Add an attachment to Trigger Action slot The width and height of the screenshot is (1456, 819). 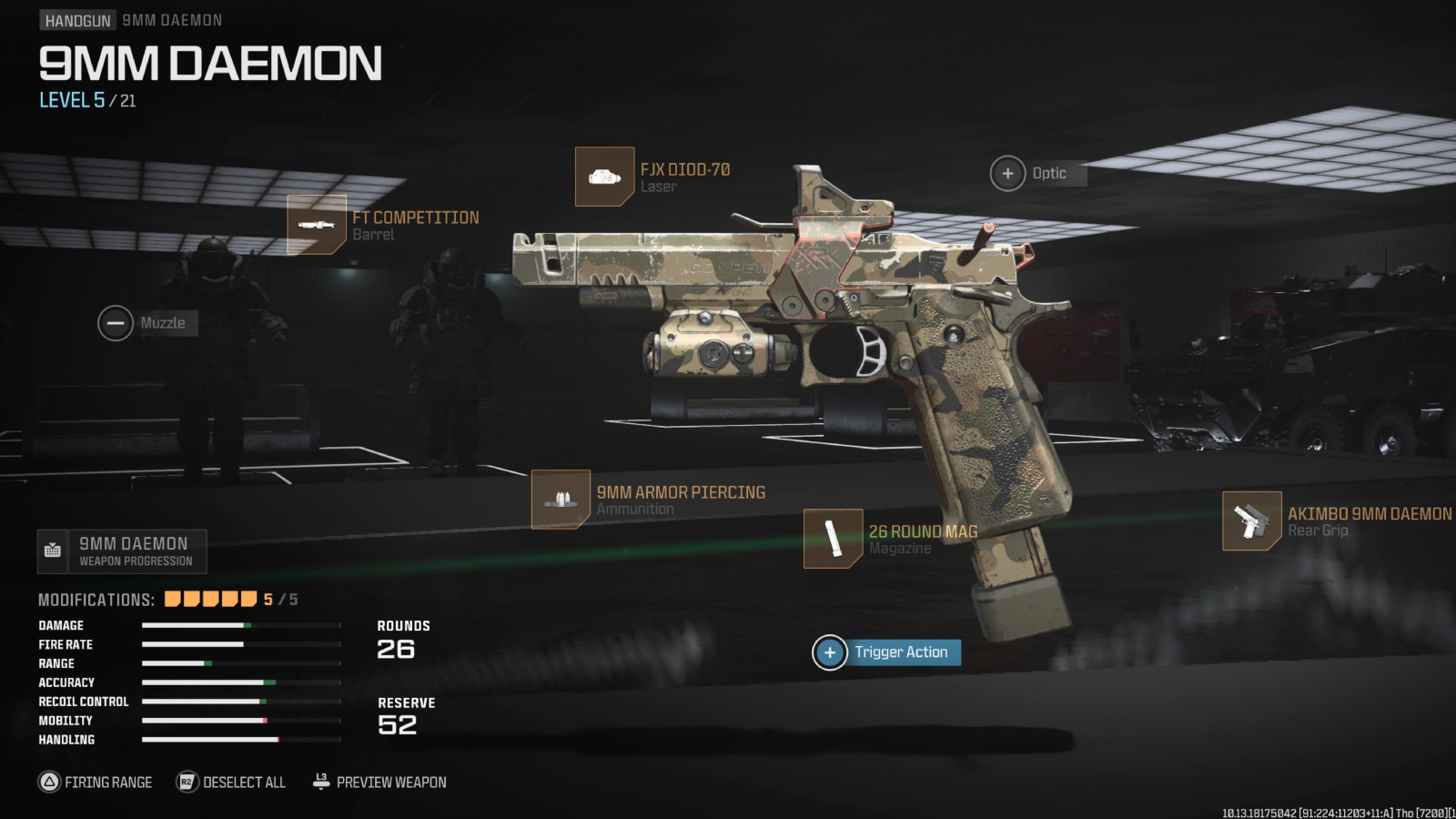click(830, 652)
